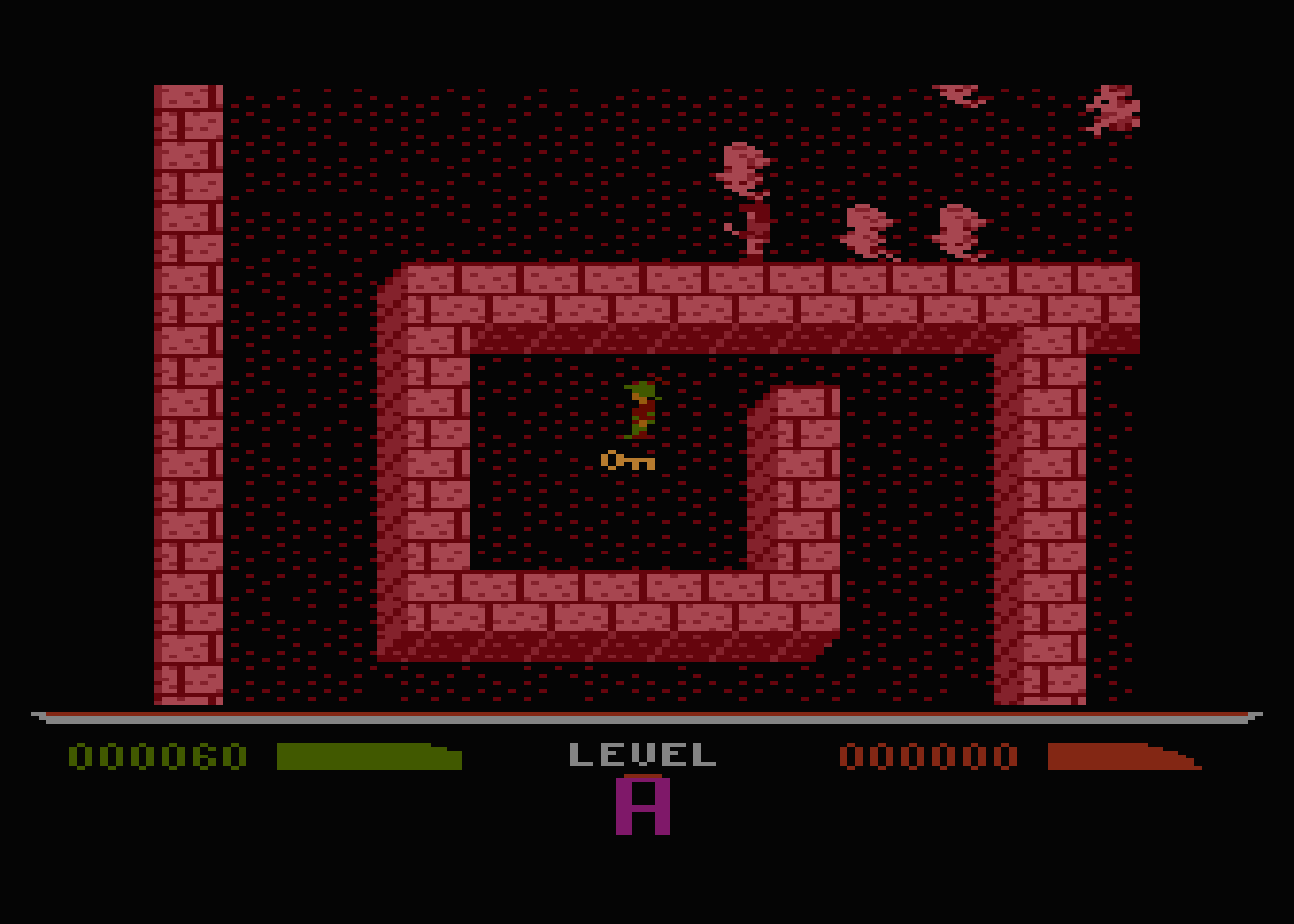1294x924 pixels.
Task: Select the green score reading 000060
Action: click(157, 755)
